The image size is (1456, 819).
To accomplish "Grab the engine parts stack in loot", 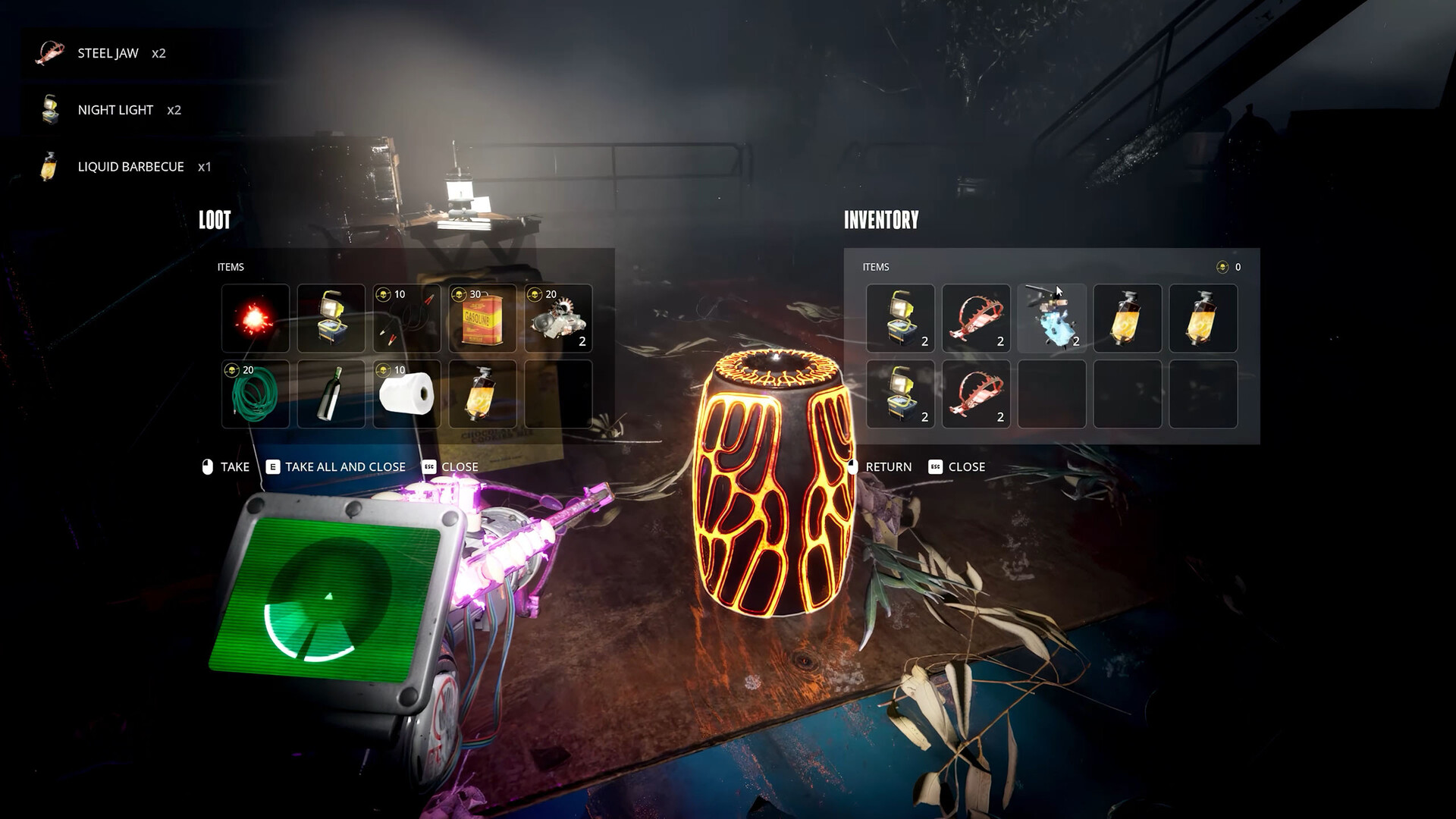I will 559,318.
